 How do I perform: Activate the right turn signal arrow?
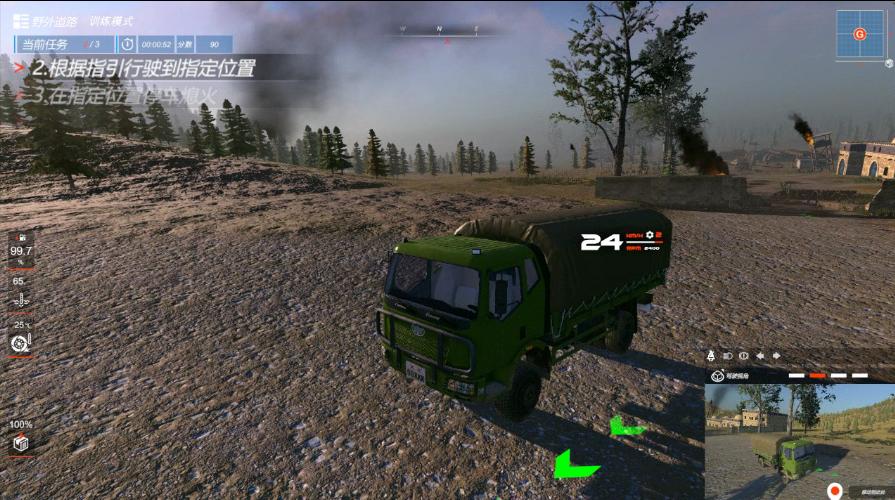pyautogui.click(x=776, y=355)
